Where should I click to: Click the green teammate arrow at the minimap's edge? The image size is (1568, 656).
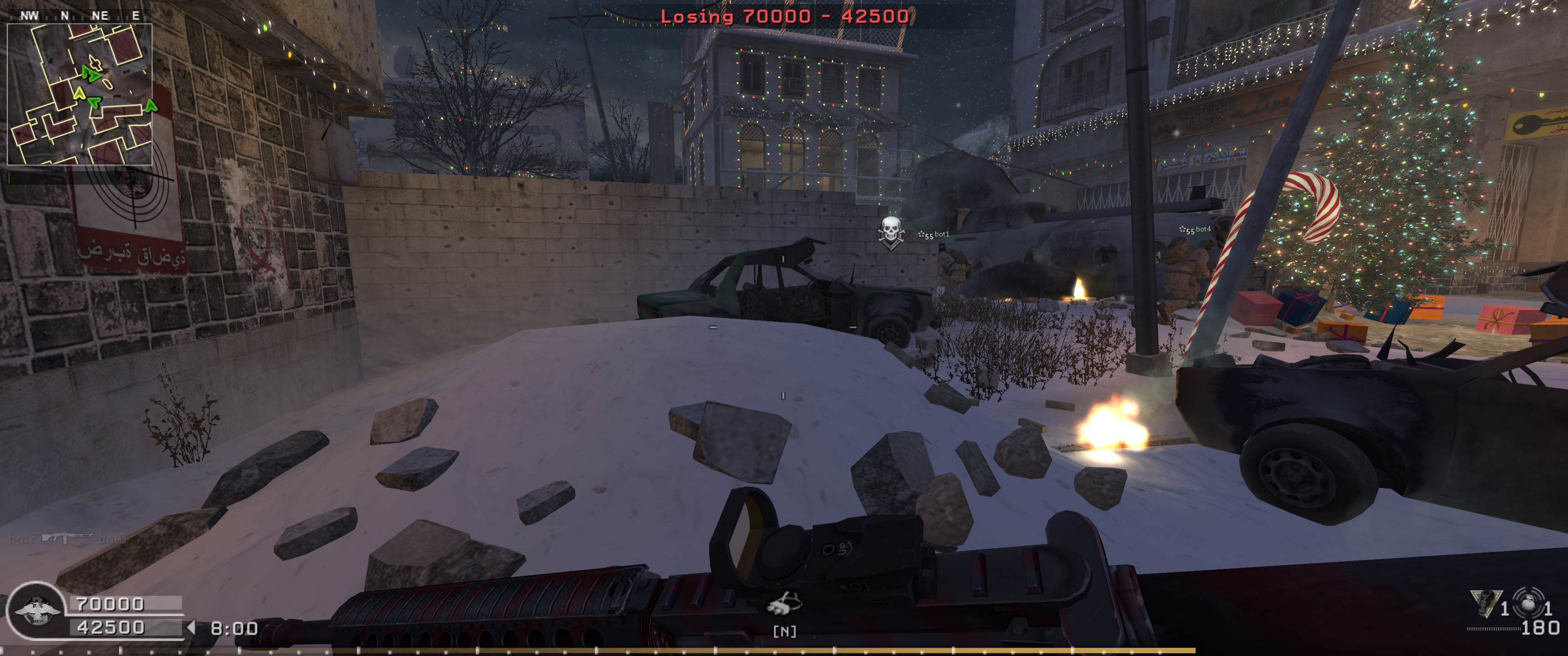pos(150,107)
